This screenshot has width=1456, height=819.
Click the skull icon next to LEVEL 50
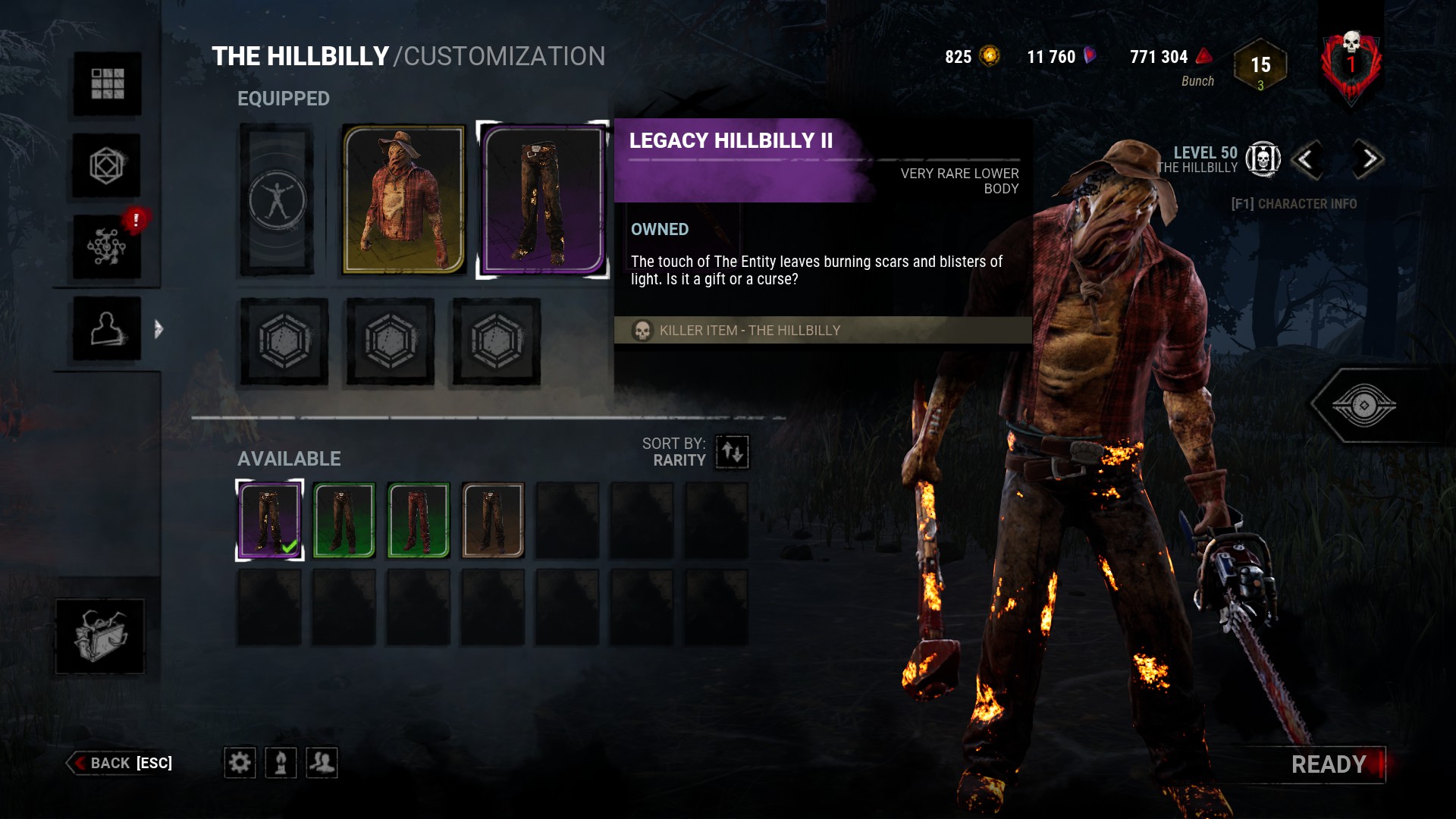click(x=1262, y=159)
